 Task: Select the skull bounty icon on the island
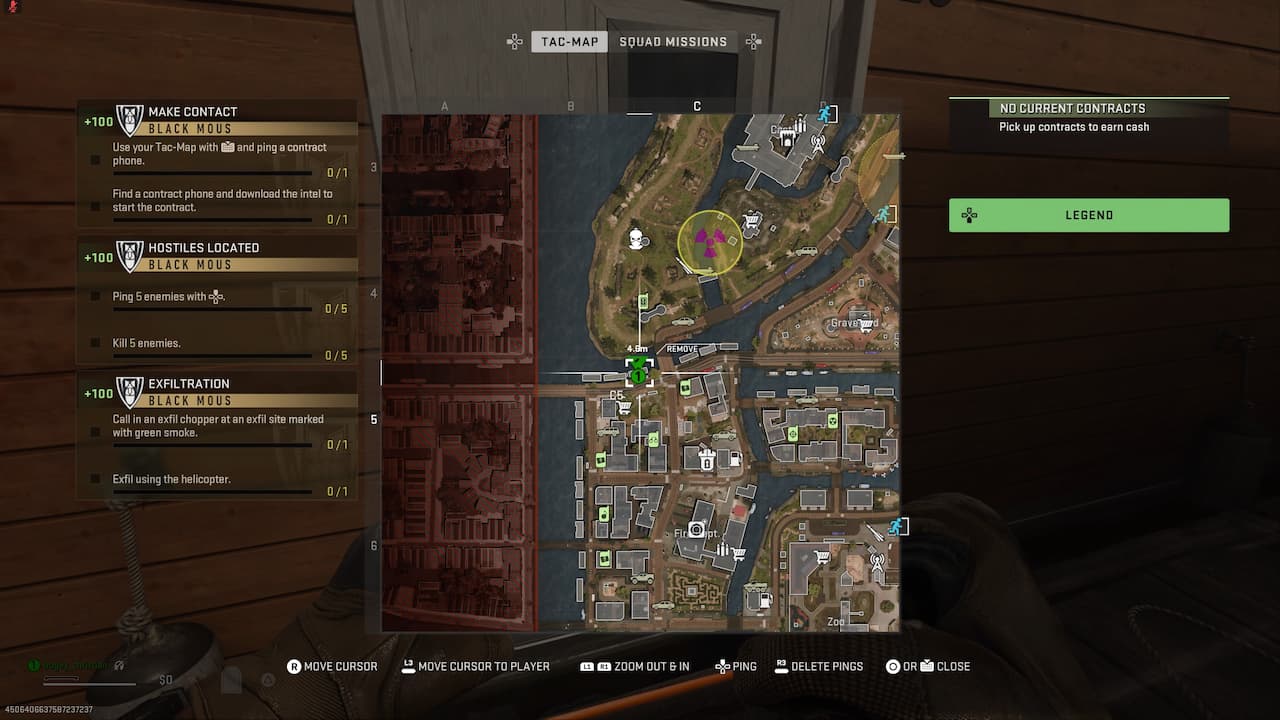(x=635, y=237)
